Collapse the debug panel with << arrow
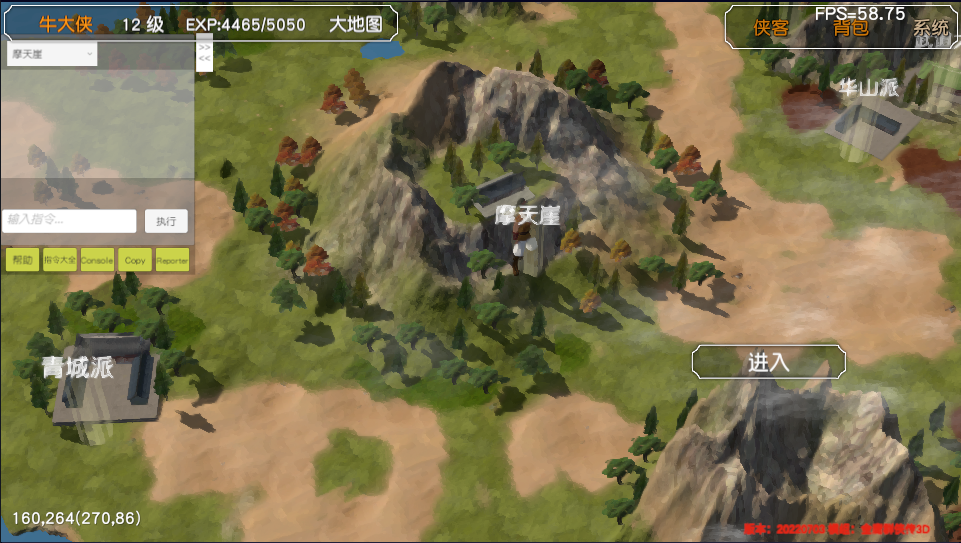This screenshot has height=543, width=961. (x=204, y=59)
